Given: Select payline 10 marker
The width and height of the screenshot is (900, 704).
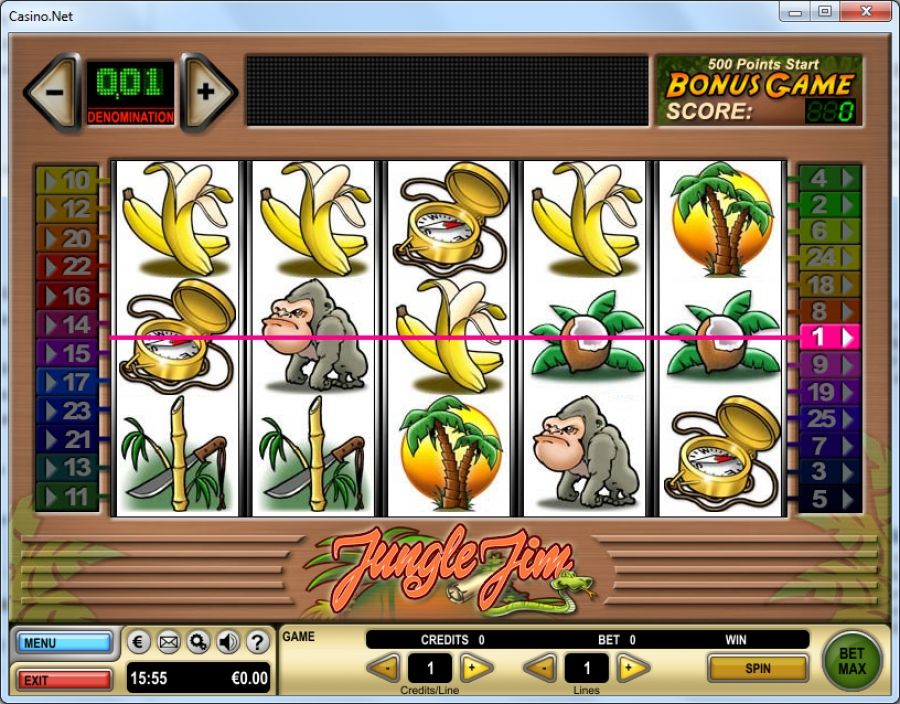Looking at the screenshot, I should (67, 181).
